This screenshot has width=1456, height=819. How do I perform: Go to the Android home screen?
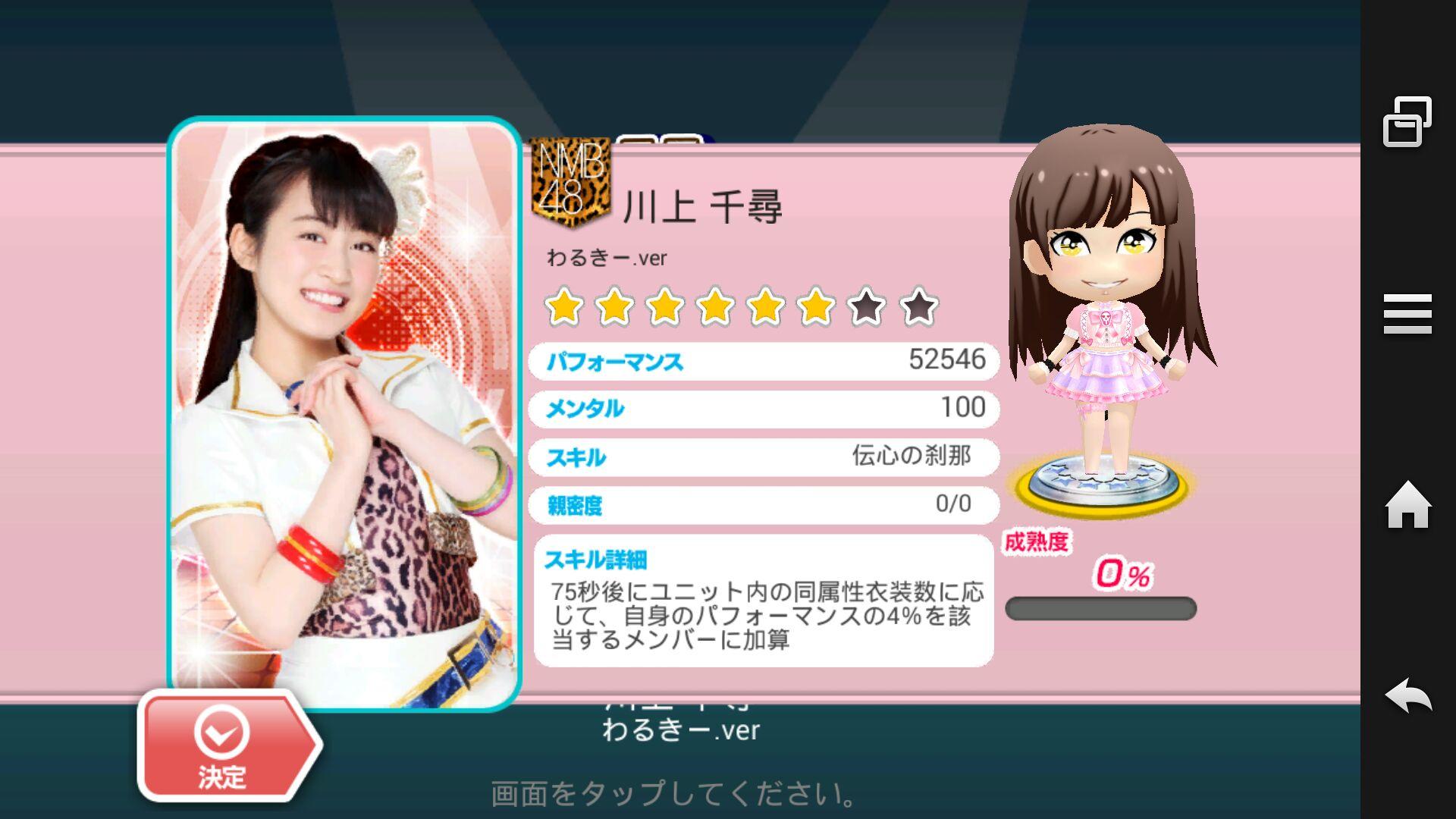click(x=1407, y=505)
